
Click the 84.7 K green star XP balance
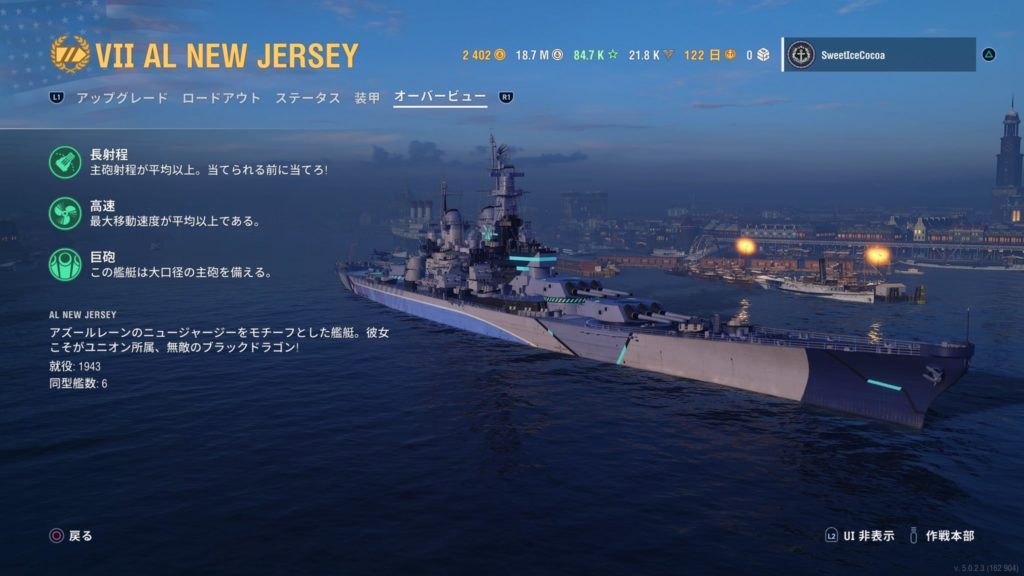coord(596,55)
